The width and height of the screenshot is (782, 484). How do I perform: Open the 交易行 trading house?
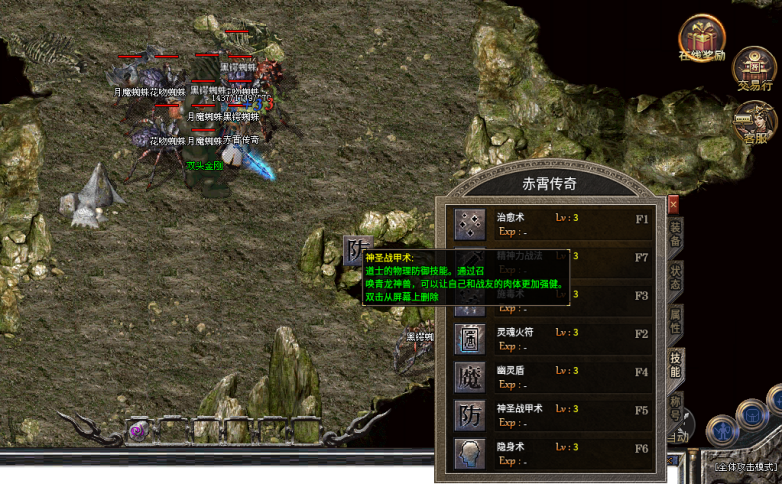coord(753,67)
